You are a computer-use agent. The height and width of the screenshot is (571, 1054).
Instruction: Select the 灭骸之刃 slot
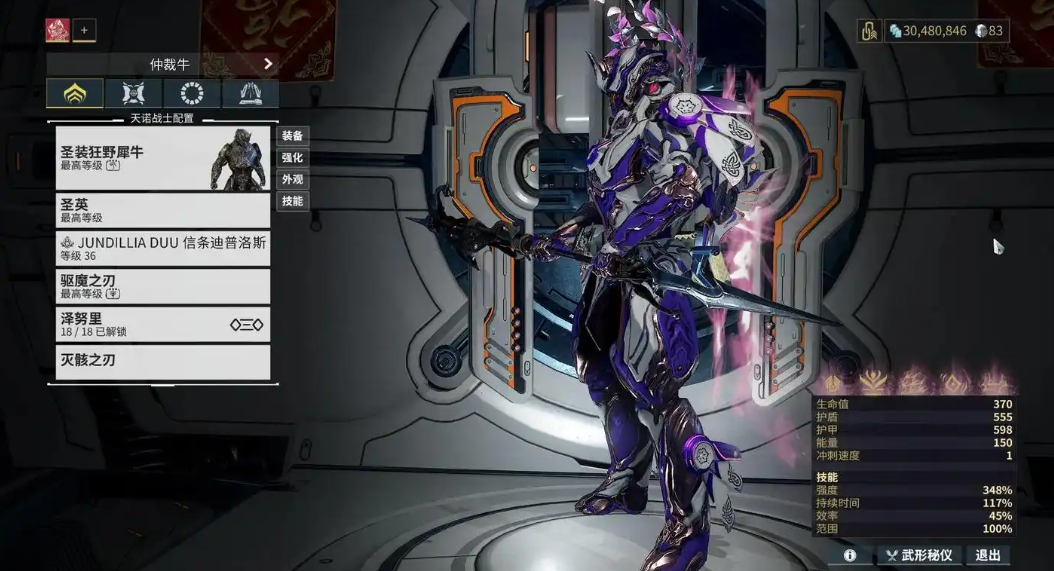[163, 361]
